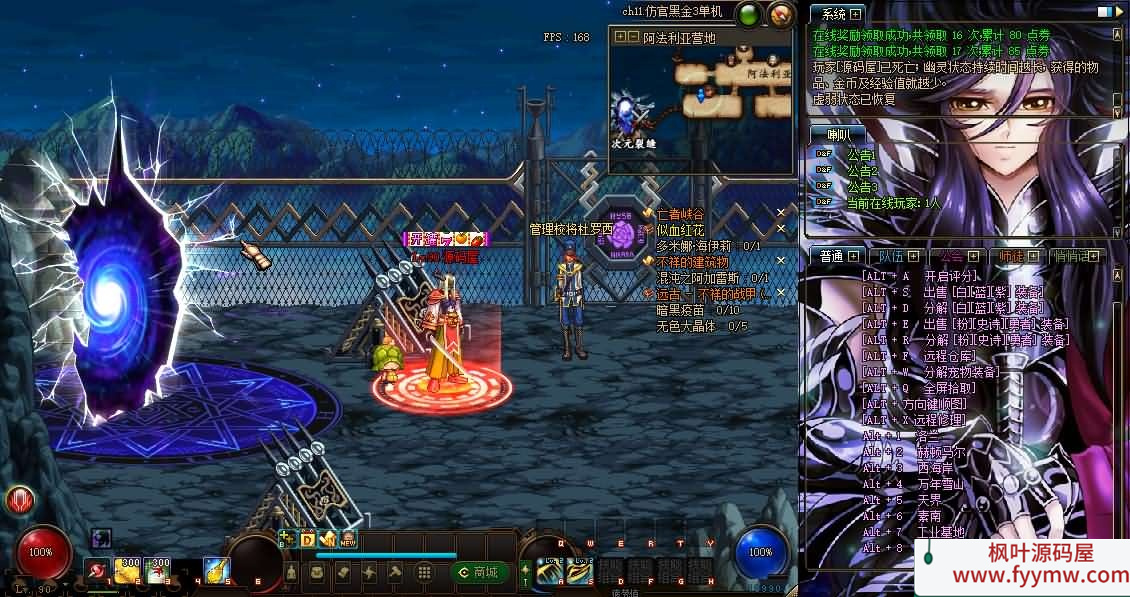Viewport: 1130px width, 597px height.
Task: Open the grid menu icon beside 商城
Action: pyautogui.click(x=424, y=572)
